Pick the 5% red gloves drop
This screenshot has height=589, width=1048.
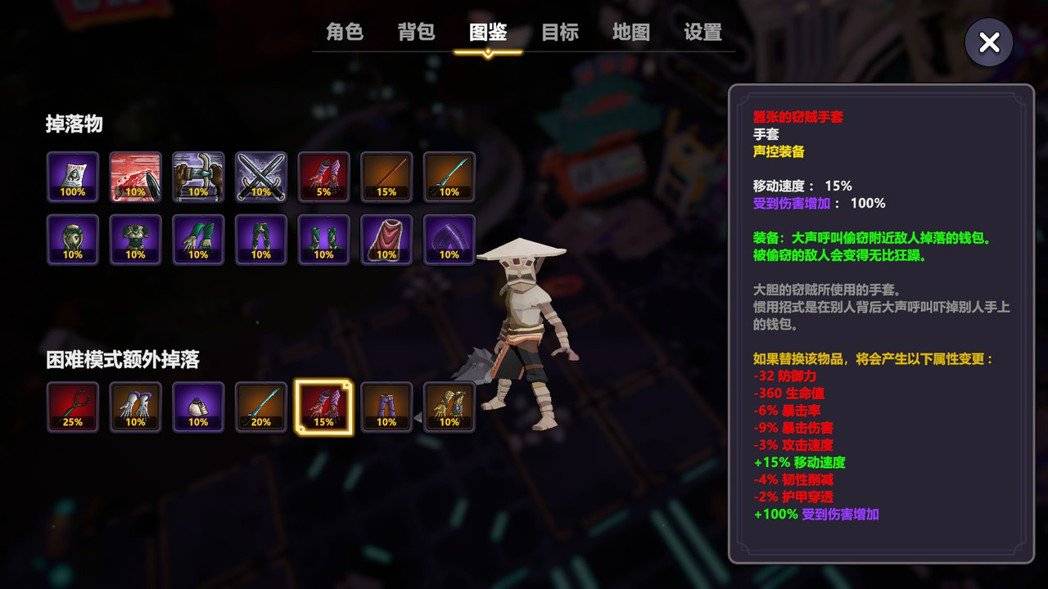[324, 177]
